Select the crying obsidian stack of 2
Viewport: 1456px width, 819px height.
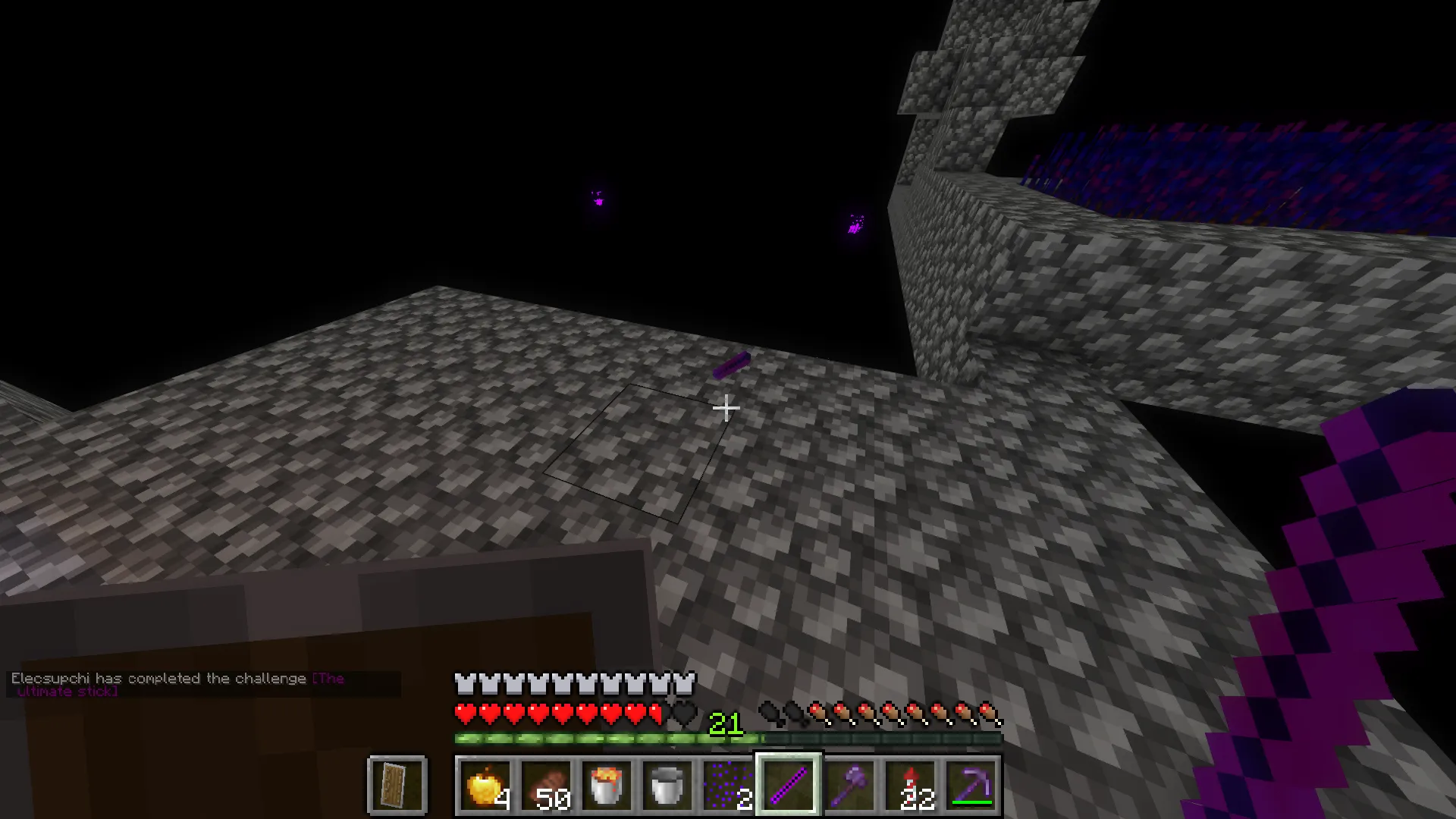[x=727, y=786]
